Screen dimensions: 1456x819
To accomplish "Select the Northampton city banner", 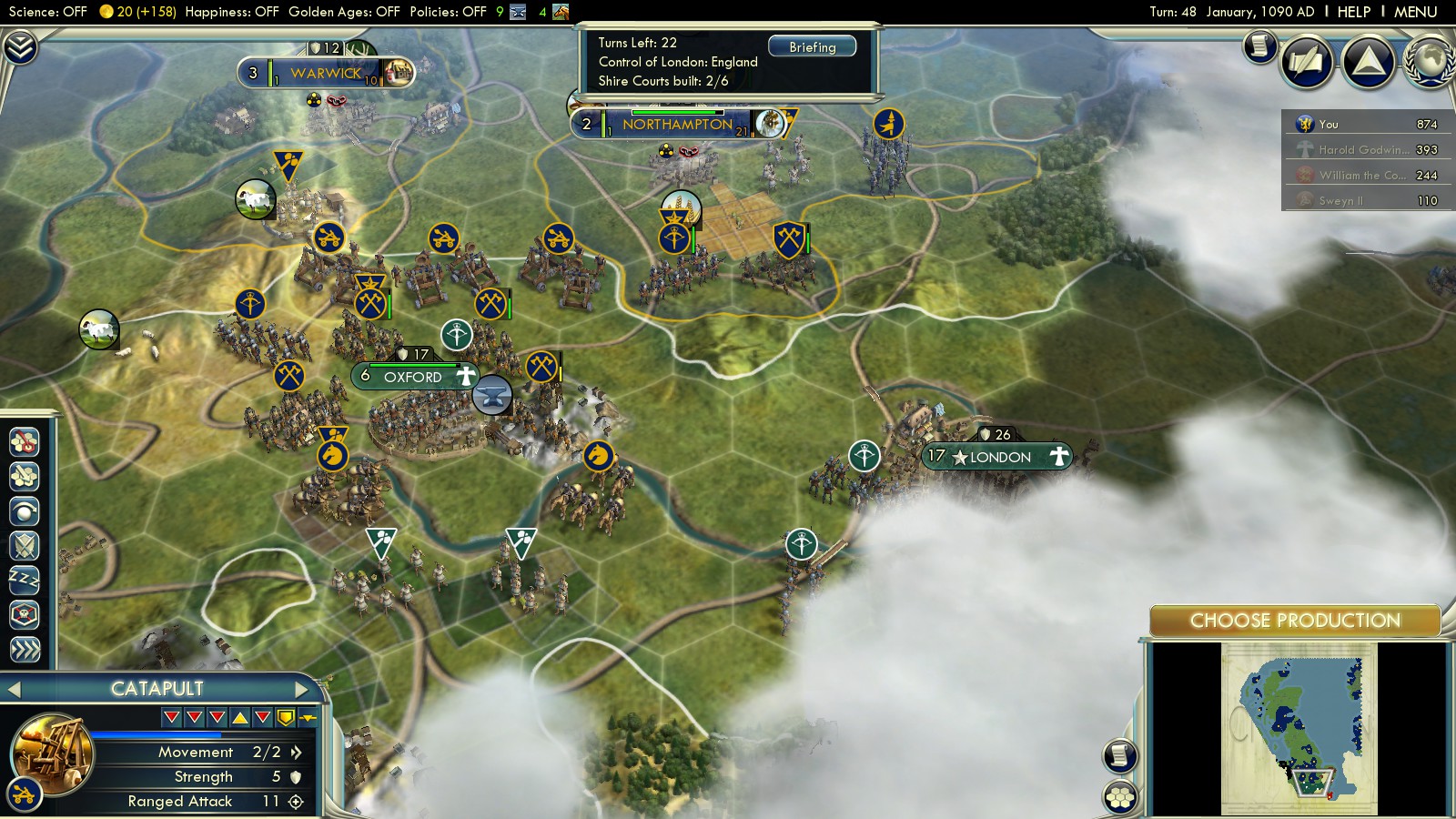I will [677, 125].
